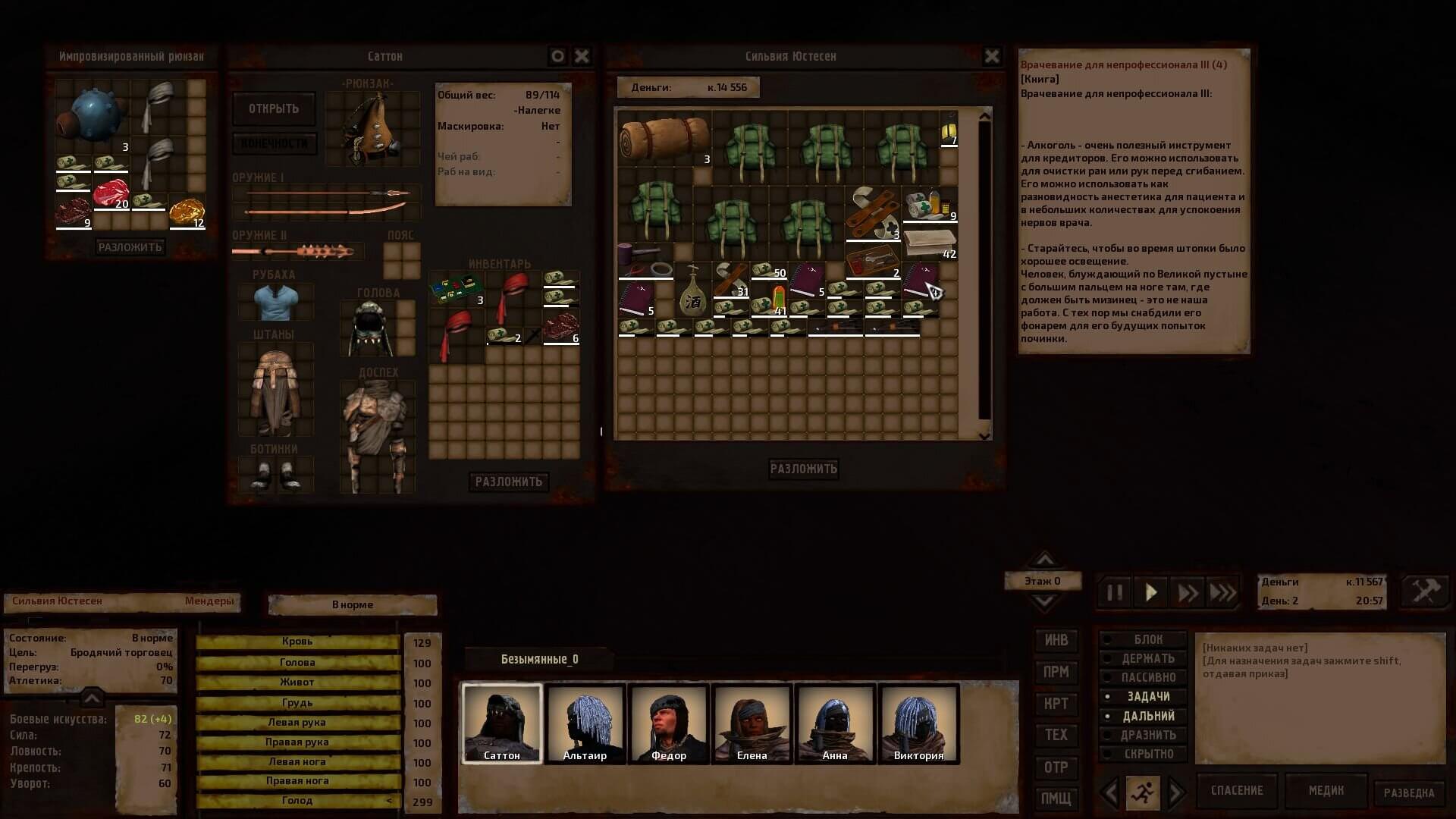Click the КОНЕЧНОСТИ limbs button
The width and height of the screenshot is (1456, 819).
[274, 143]
